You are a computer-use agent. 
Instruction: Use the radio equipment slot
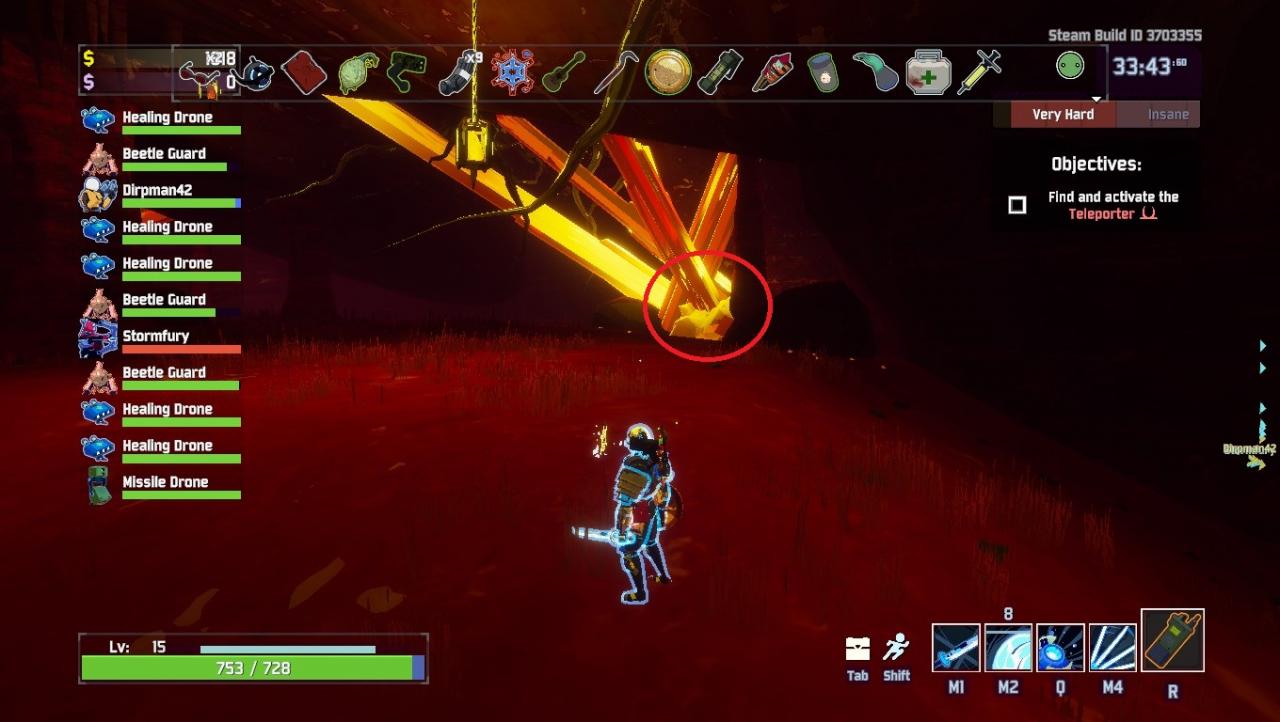click(1172, 641)
